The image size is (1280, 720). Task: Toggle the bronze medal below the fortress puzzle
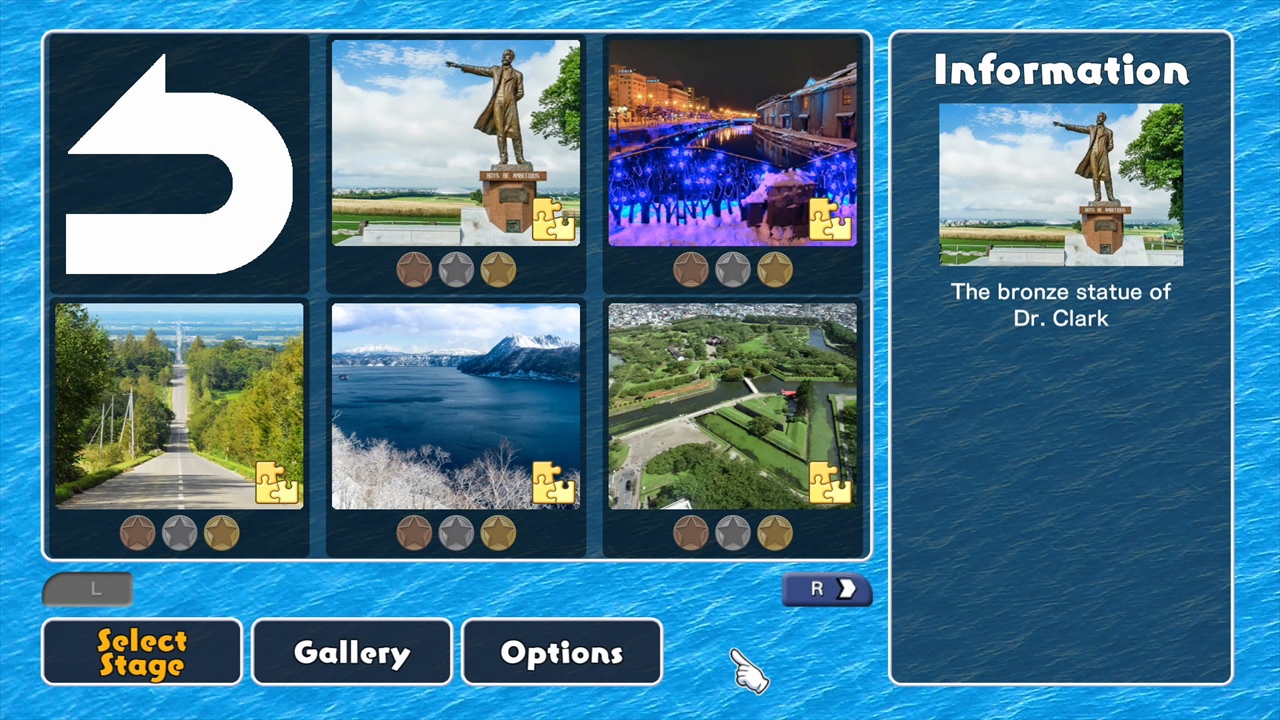(691, 532)
